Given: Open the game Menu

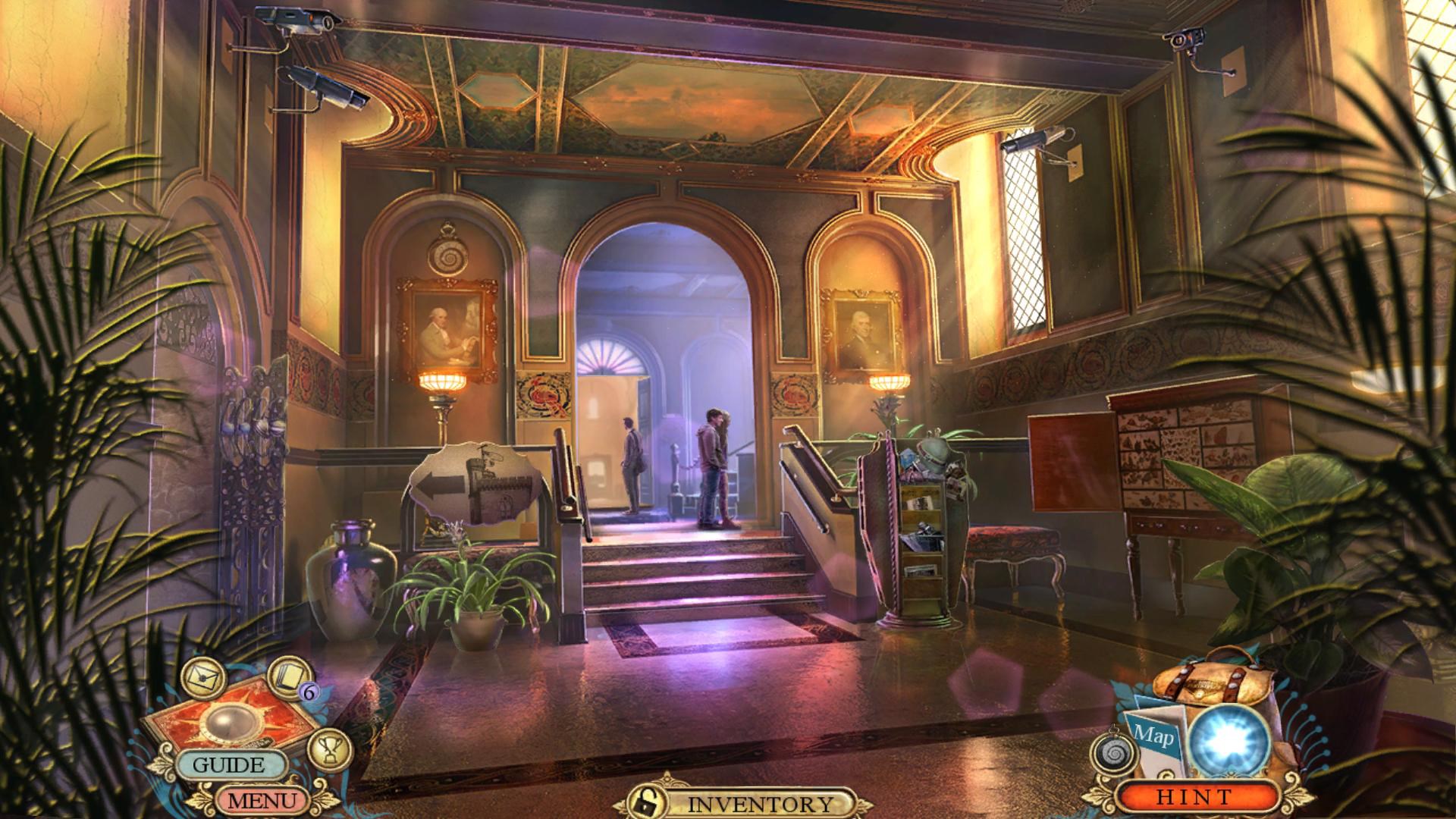Looking at the screenshot, I should (262, 799).
